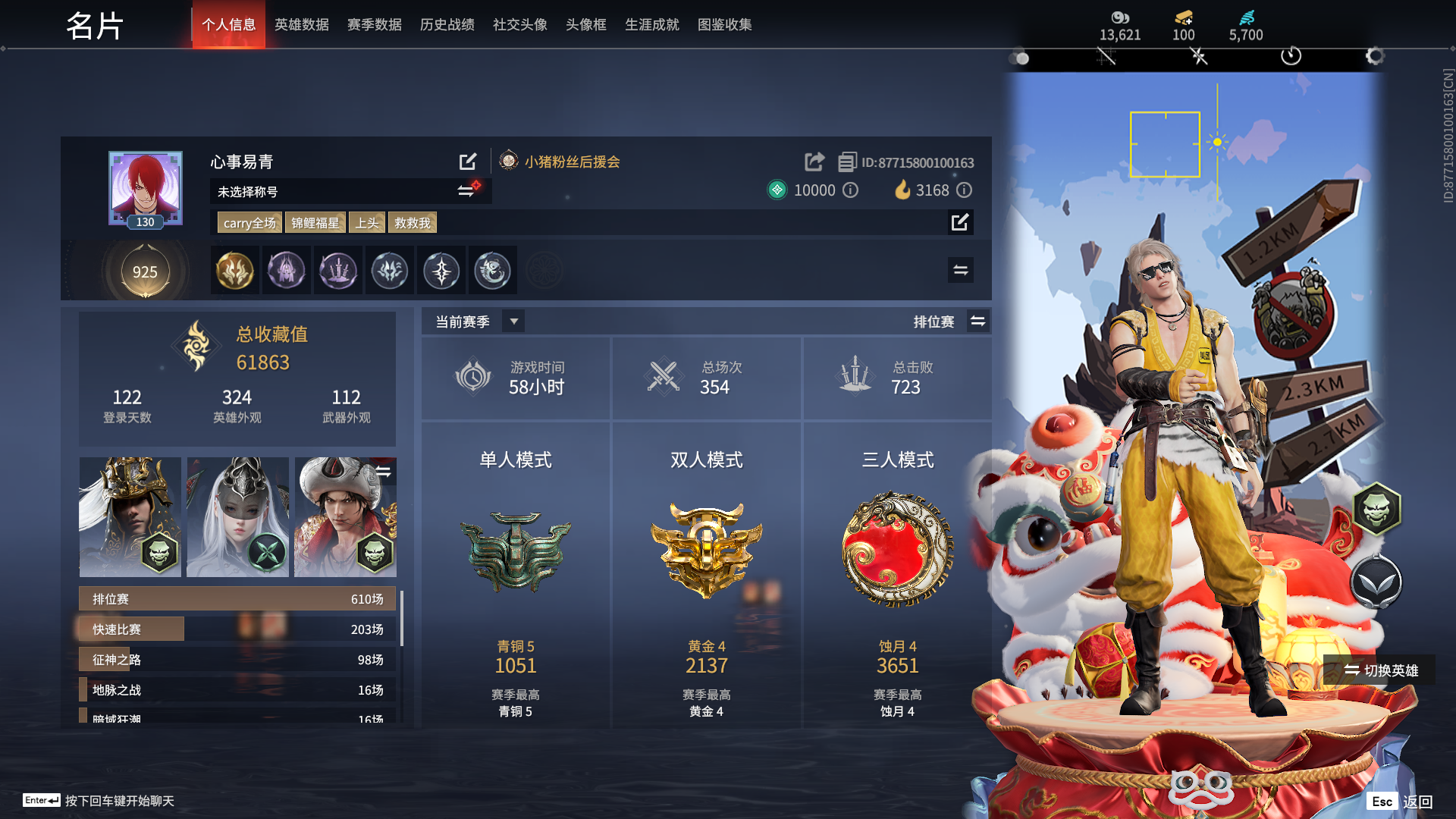
Task: Go to the 头像框 tab
Action: pos(585,24)
